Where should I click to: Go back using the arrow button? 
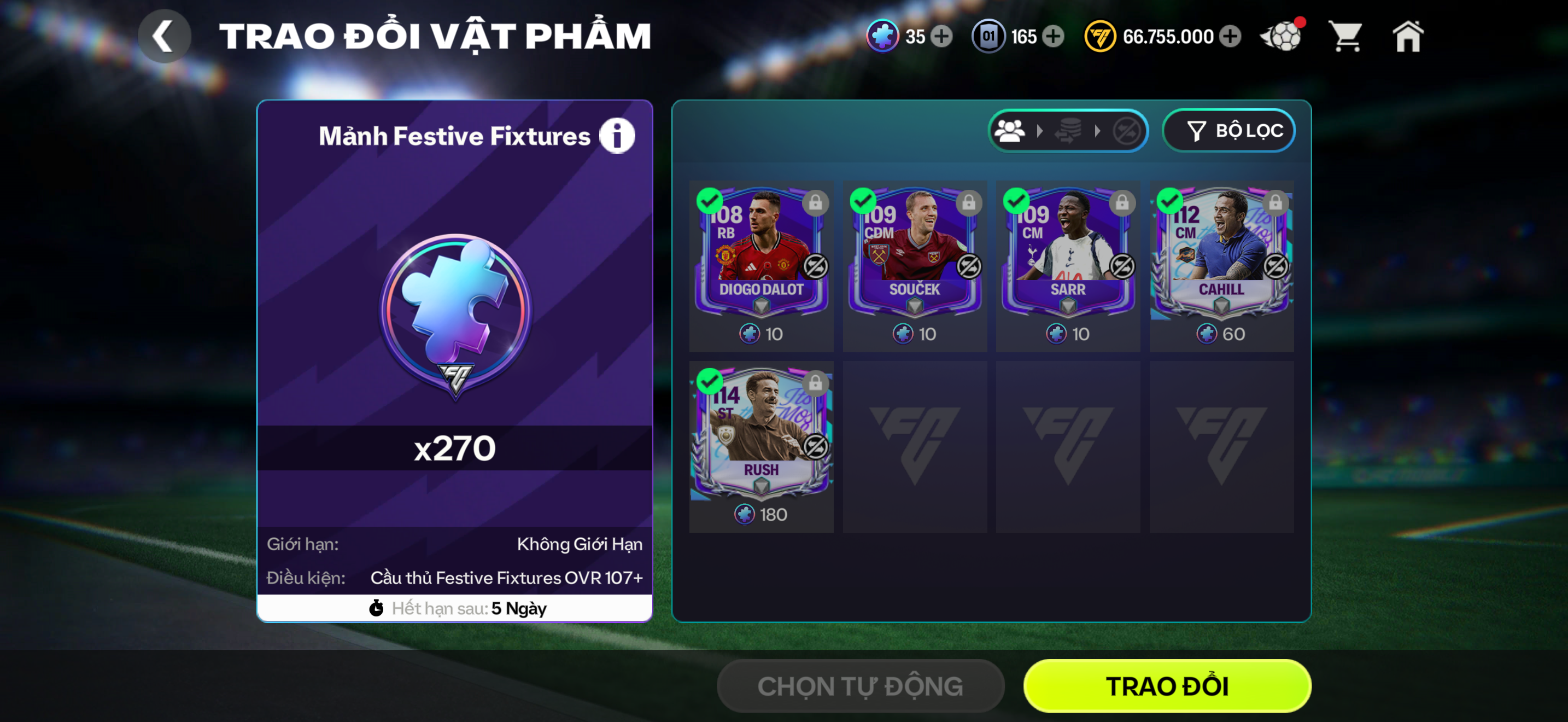(163, 37)
